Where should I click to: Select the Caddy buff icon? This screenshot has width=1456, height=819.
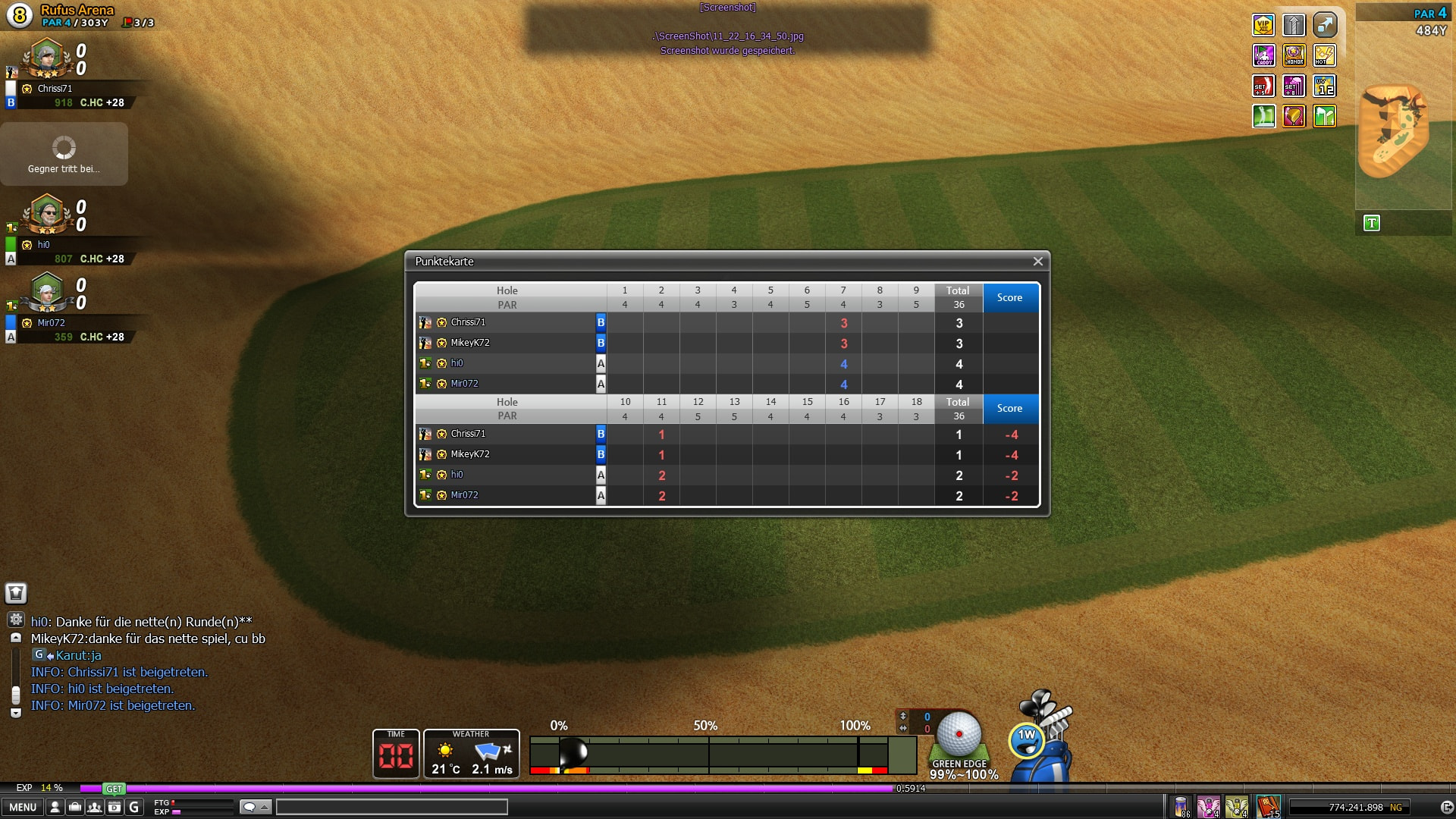coord(1263,55)
